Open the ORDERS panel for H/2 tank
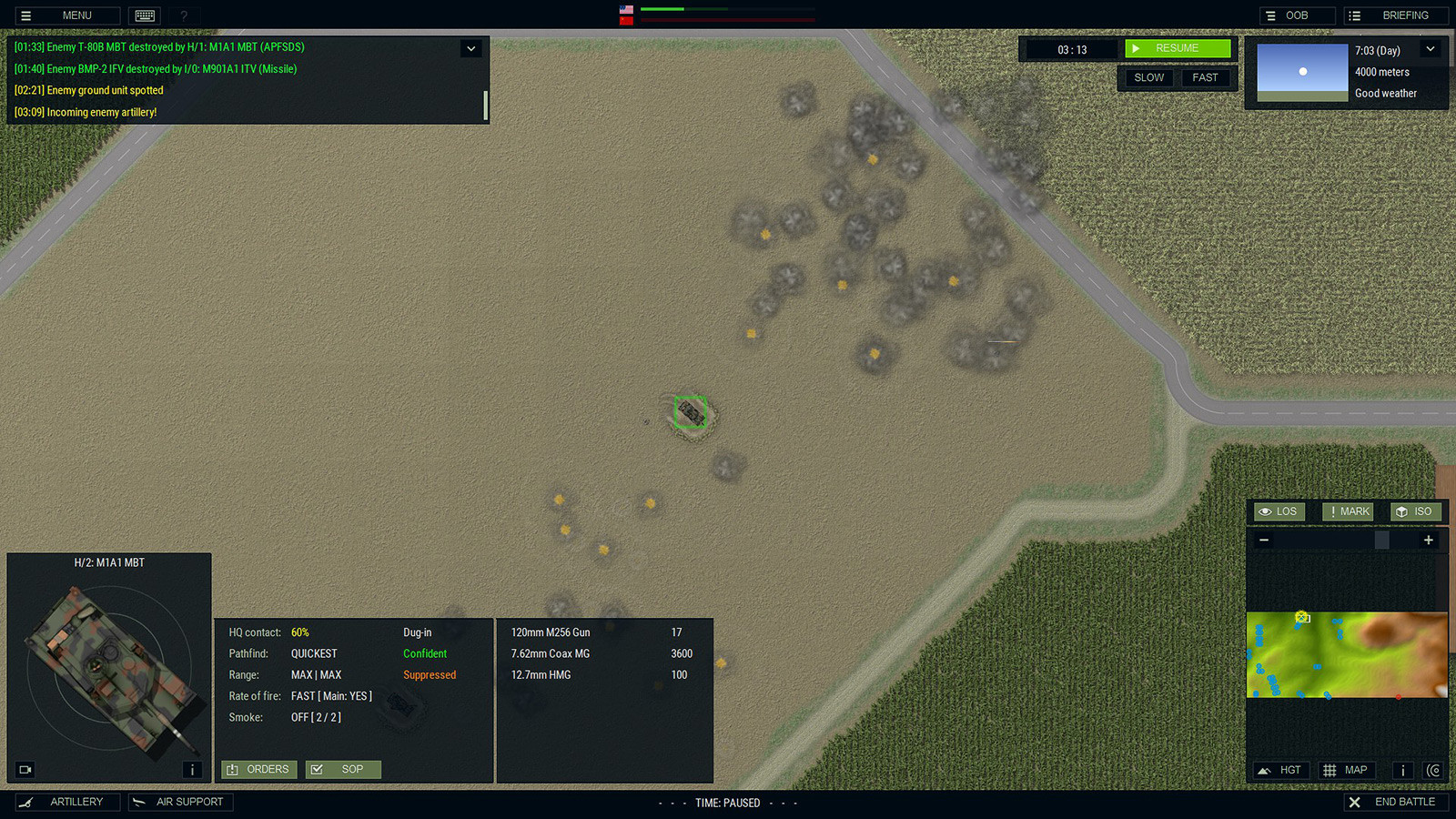Screen dimensions: 1456x819 click(258, 769)
